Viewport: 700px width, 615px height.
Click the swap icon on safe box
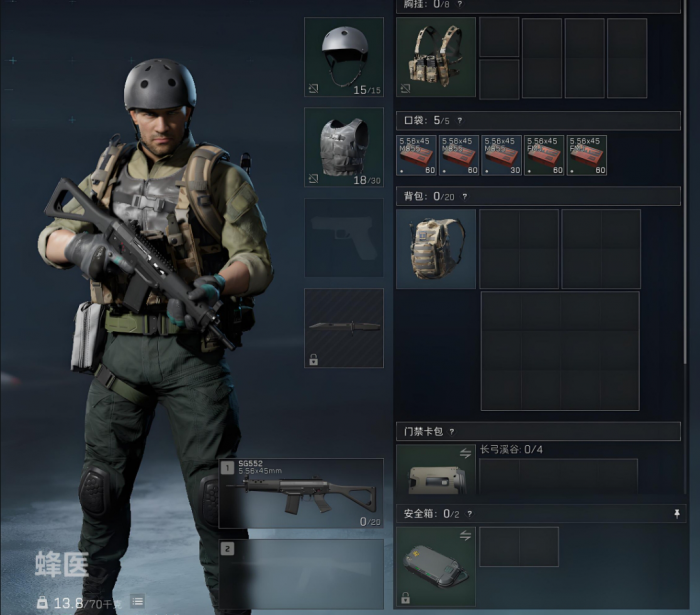[x=464, y=535]
